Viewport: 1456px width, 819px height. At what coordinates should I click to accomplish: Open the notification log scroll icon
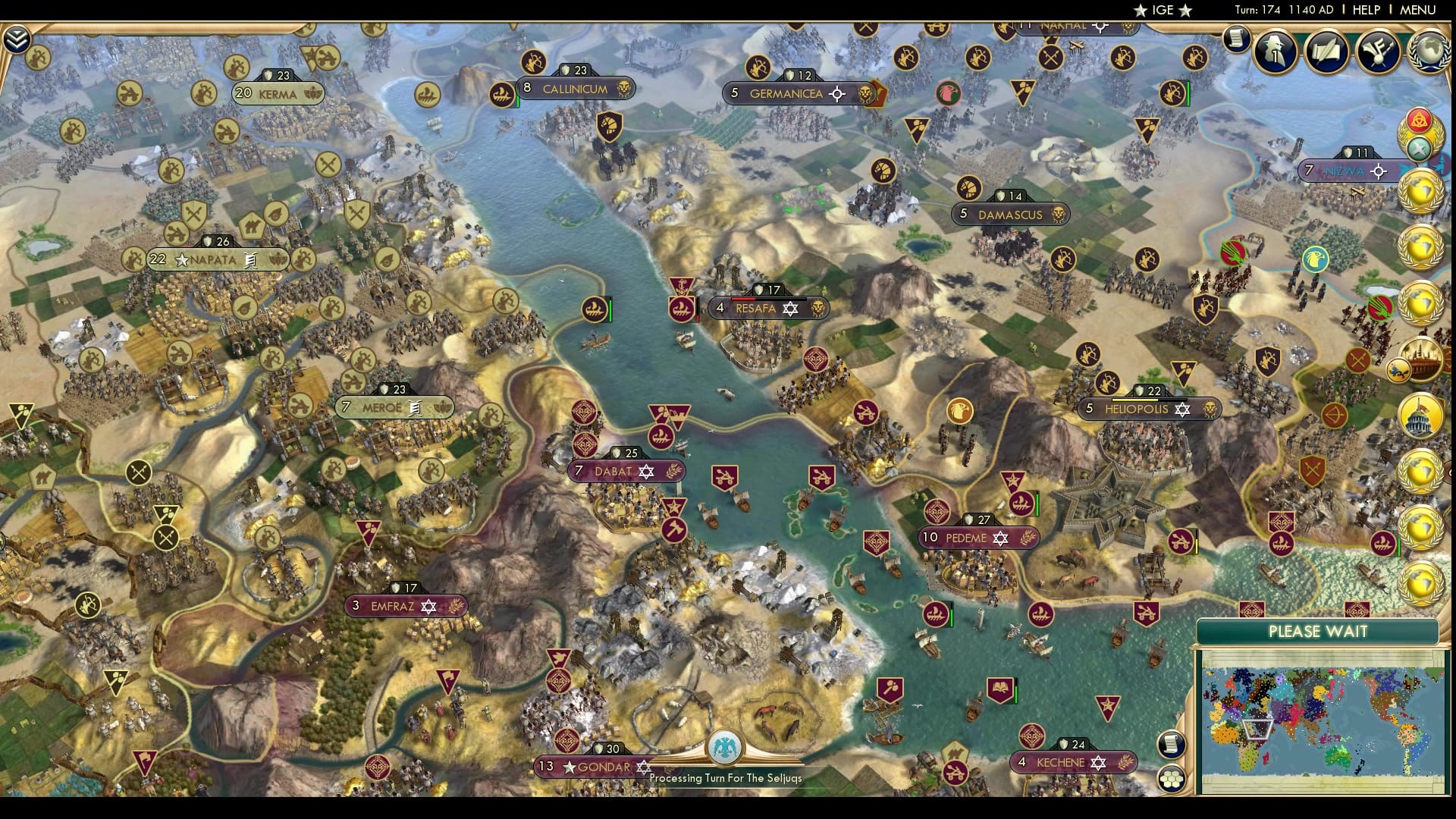coord(1238,40)
